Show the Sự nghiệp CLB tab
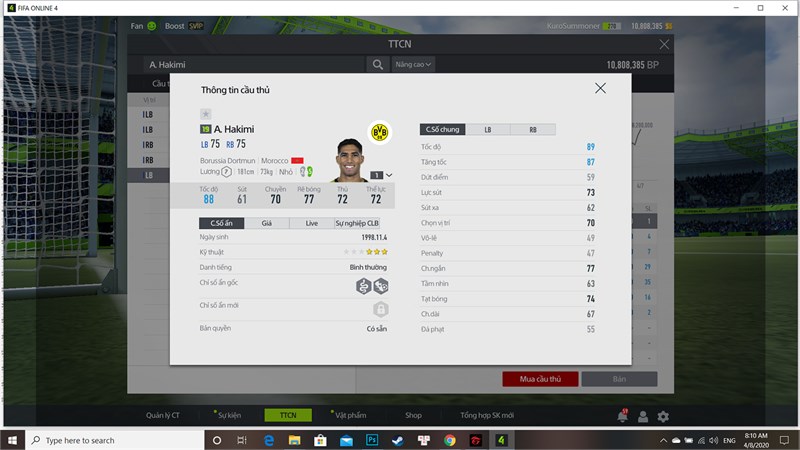Screen dimensions: 800x450 click(357, 223)
